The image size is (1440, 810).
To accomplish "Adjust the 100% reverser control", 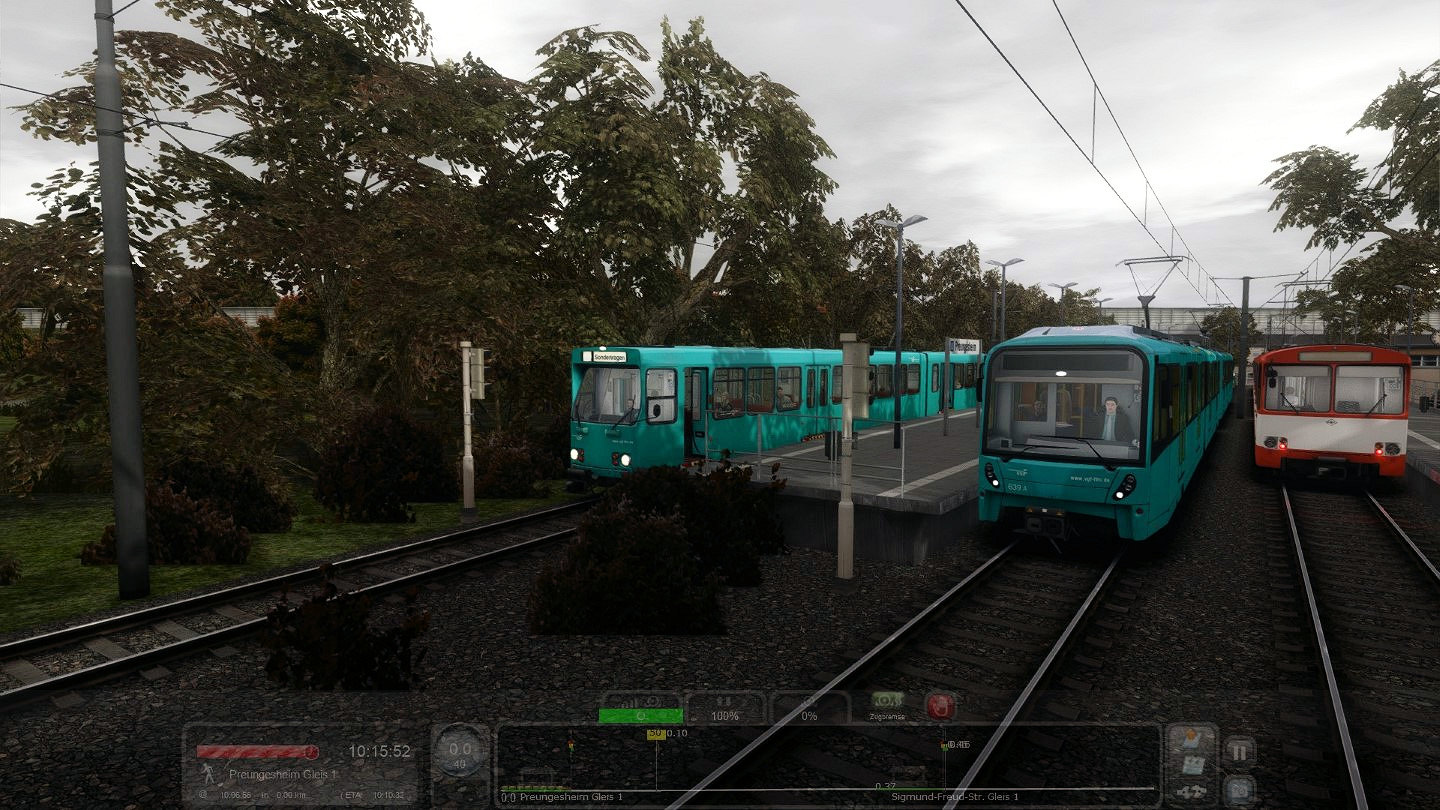I will click(x=725, y=708).
